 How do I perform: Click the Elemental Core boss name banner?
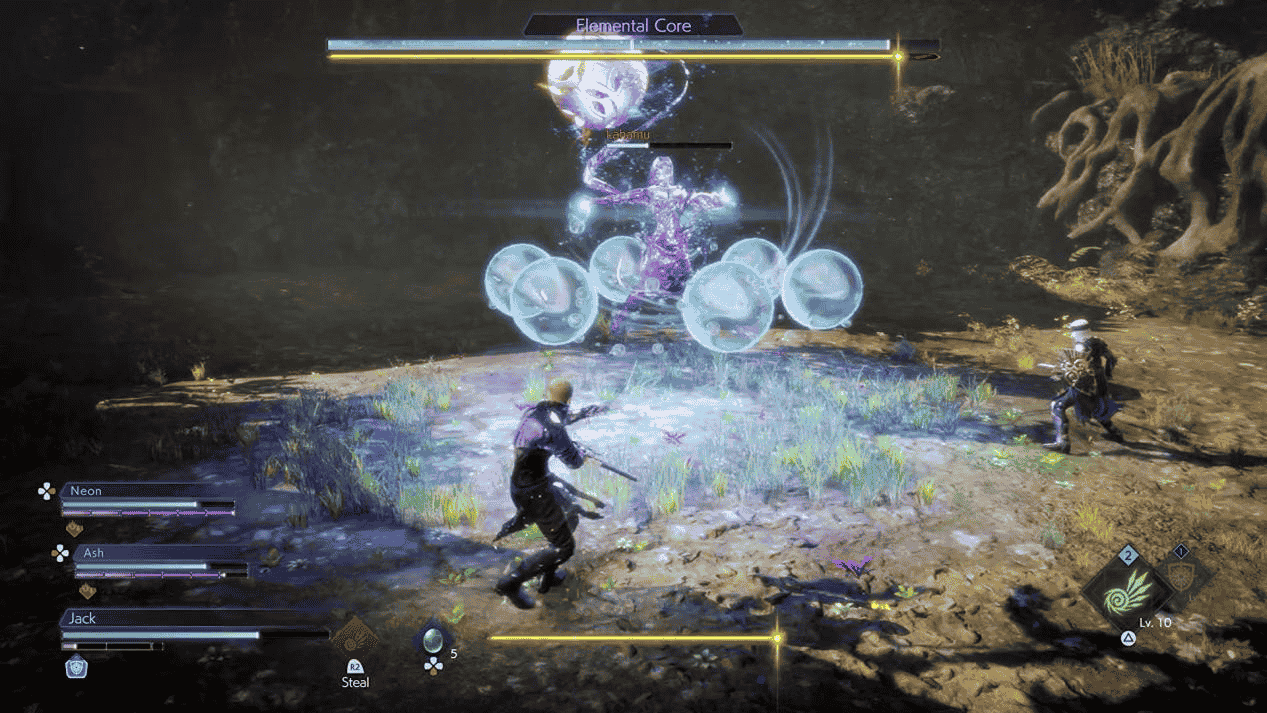click(633, 26)
